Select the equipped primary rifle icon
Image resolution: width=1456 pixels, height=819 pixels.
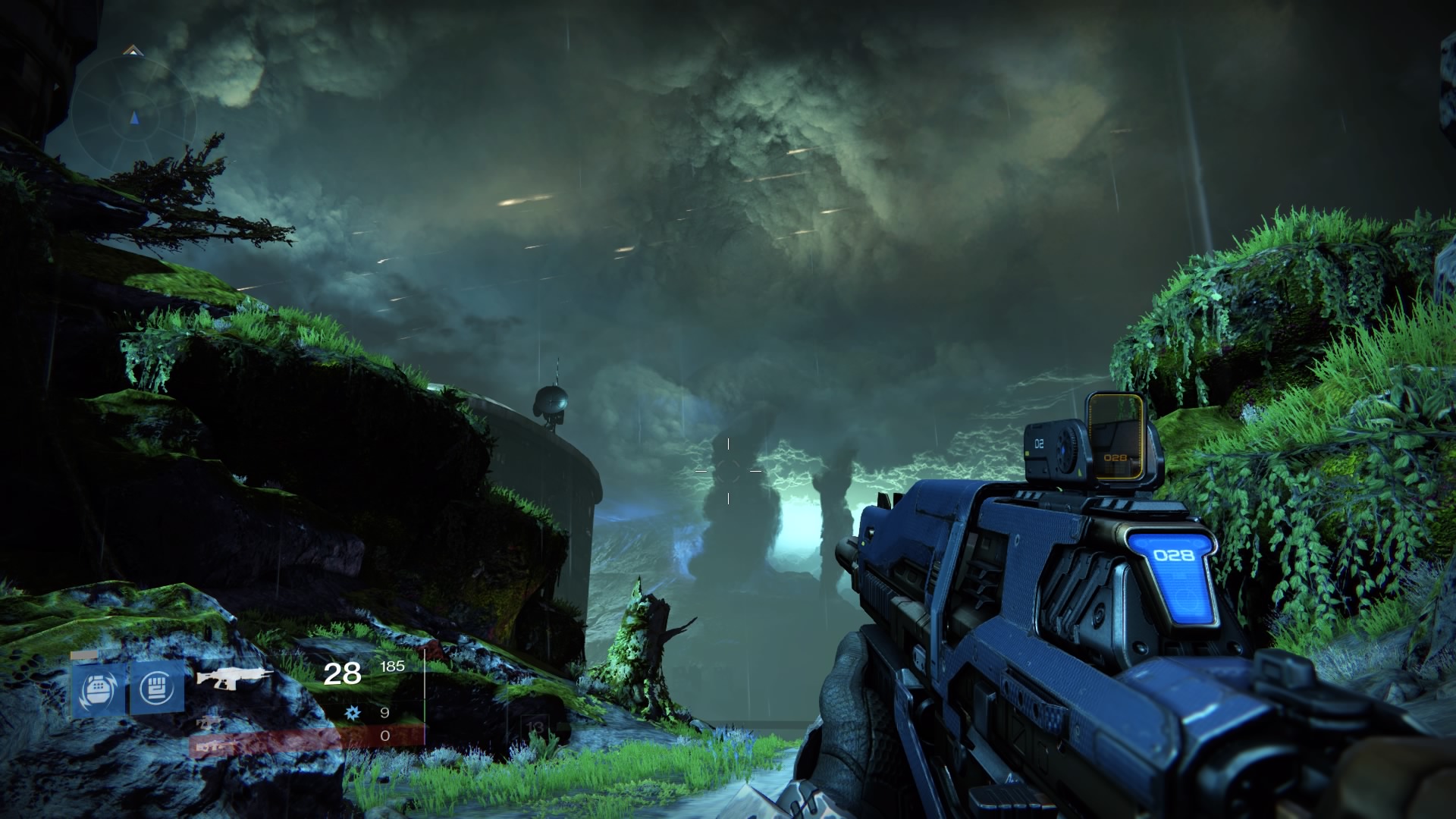(234, 677)
